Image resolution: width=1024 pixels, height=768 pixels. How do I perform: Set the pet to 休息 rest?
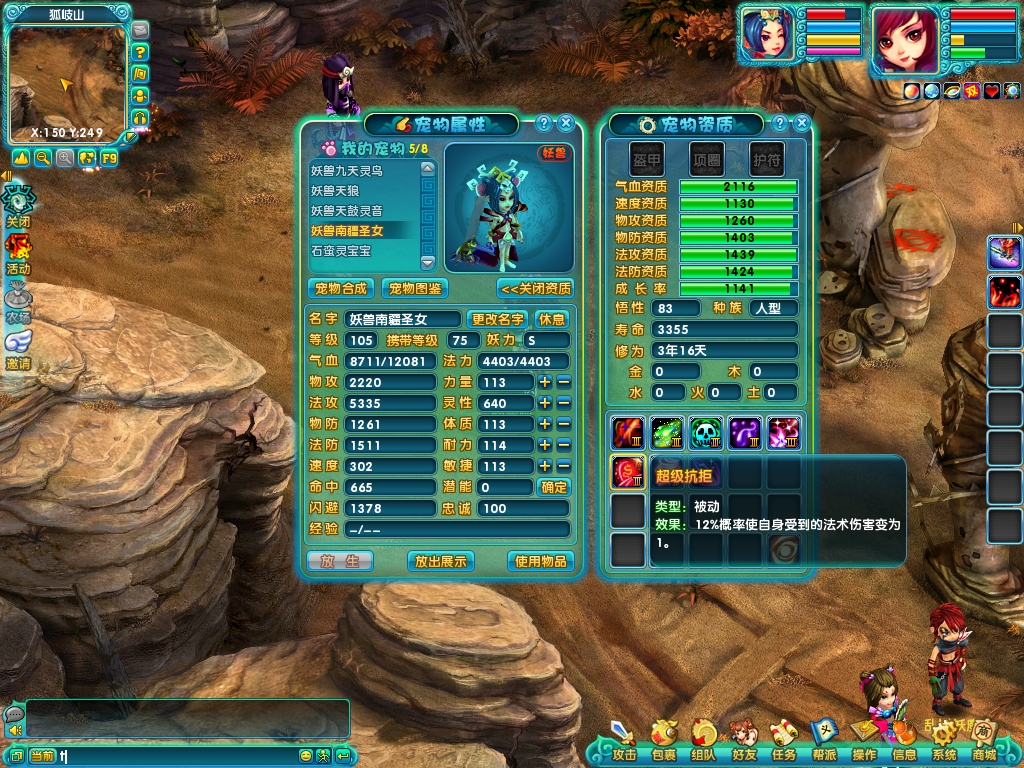(552, 319)
